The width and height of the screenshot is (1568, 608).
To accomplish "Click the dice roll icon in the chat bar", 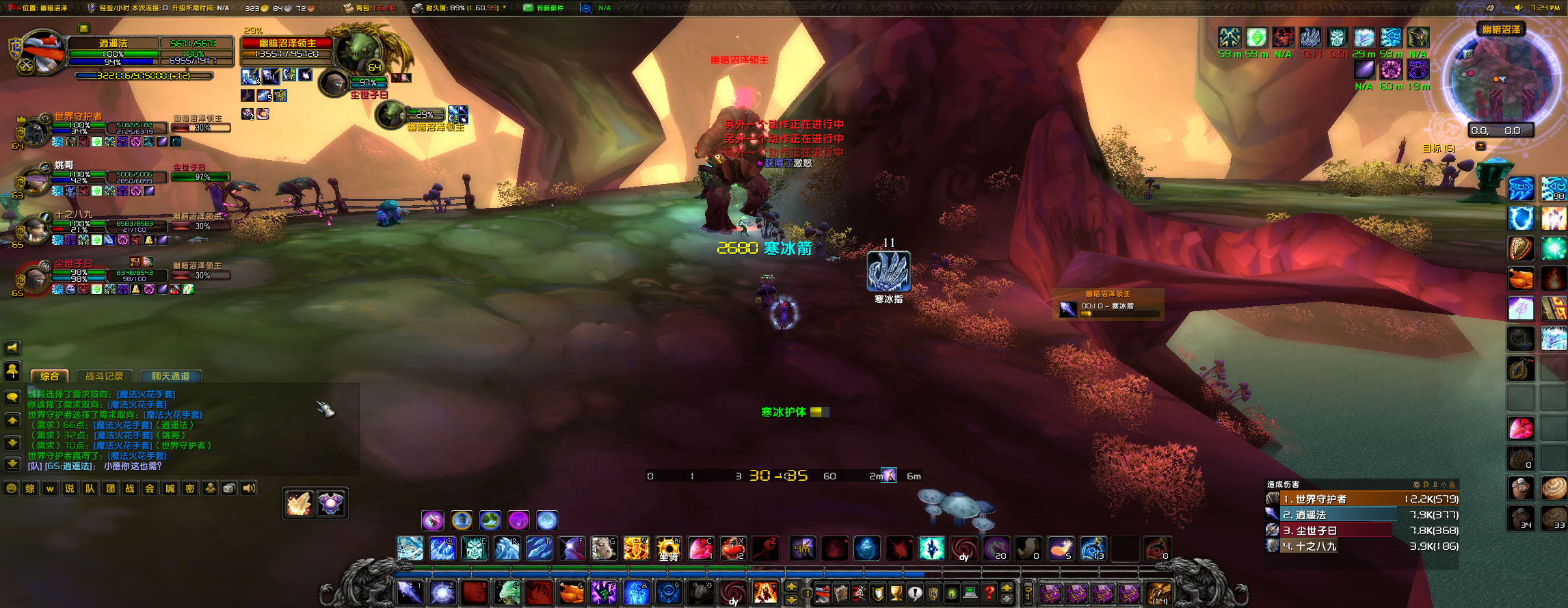I will click(230, 488).
